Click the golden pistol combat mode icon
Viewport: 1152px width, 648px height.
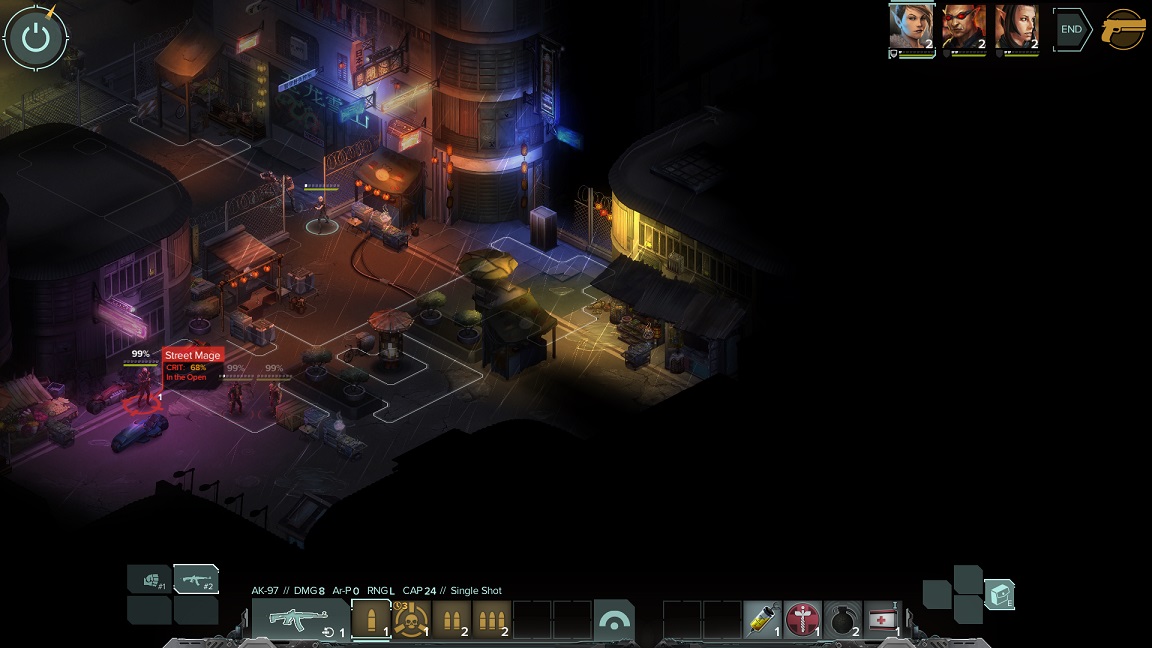(1123, 29)
